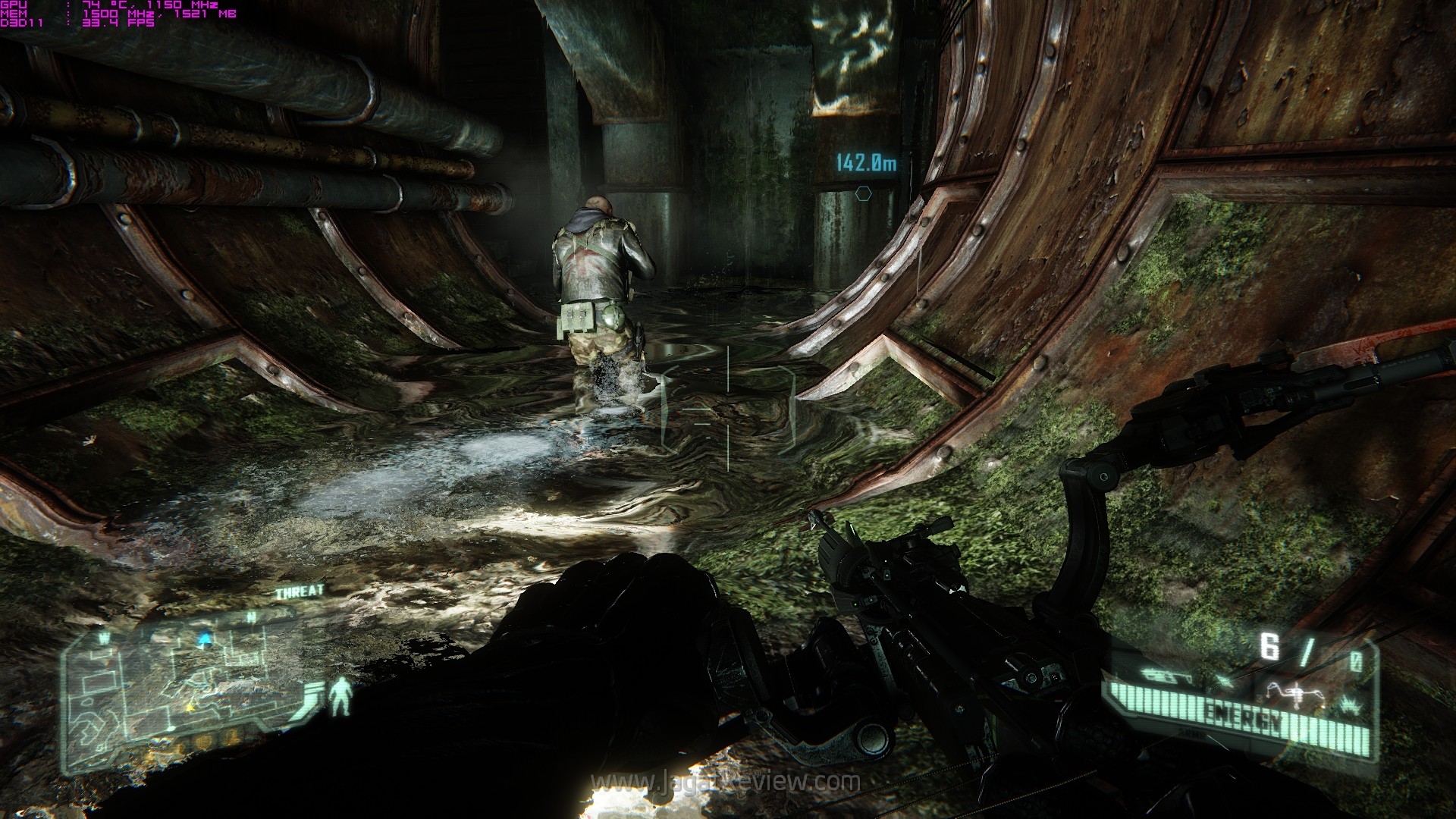This screenshot has height=819, width=1456.
Task: Click the nanosuit stance figure icon
Action: point(341,696)
